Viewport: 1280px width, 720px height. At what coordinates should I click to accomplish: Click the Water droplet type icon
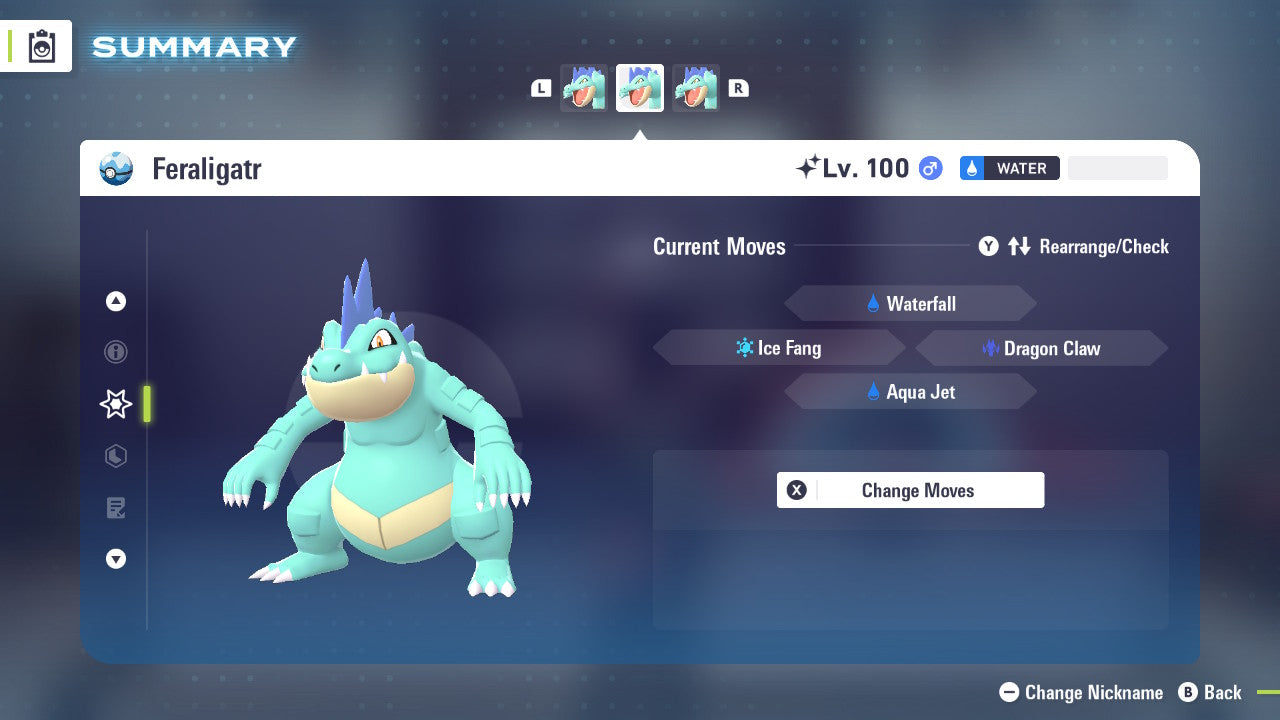[x=970, y=168]
